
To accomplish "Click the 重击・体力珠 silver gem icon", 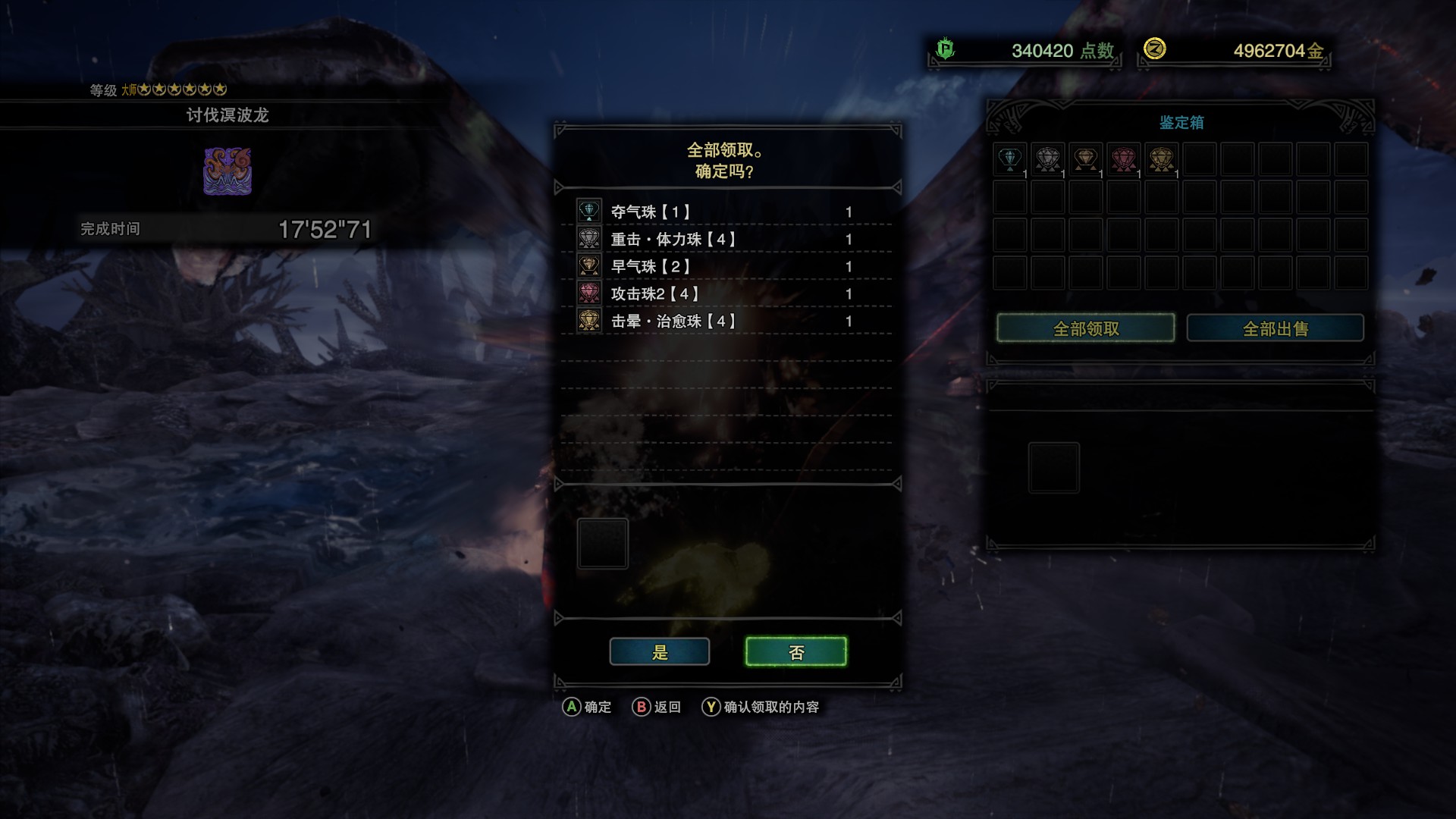I will [588, 238].
